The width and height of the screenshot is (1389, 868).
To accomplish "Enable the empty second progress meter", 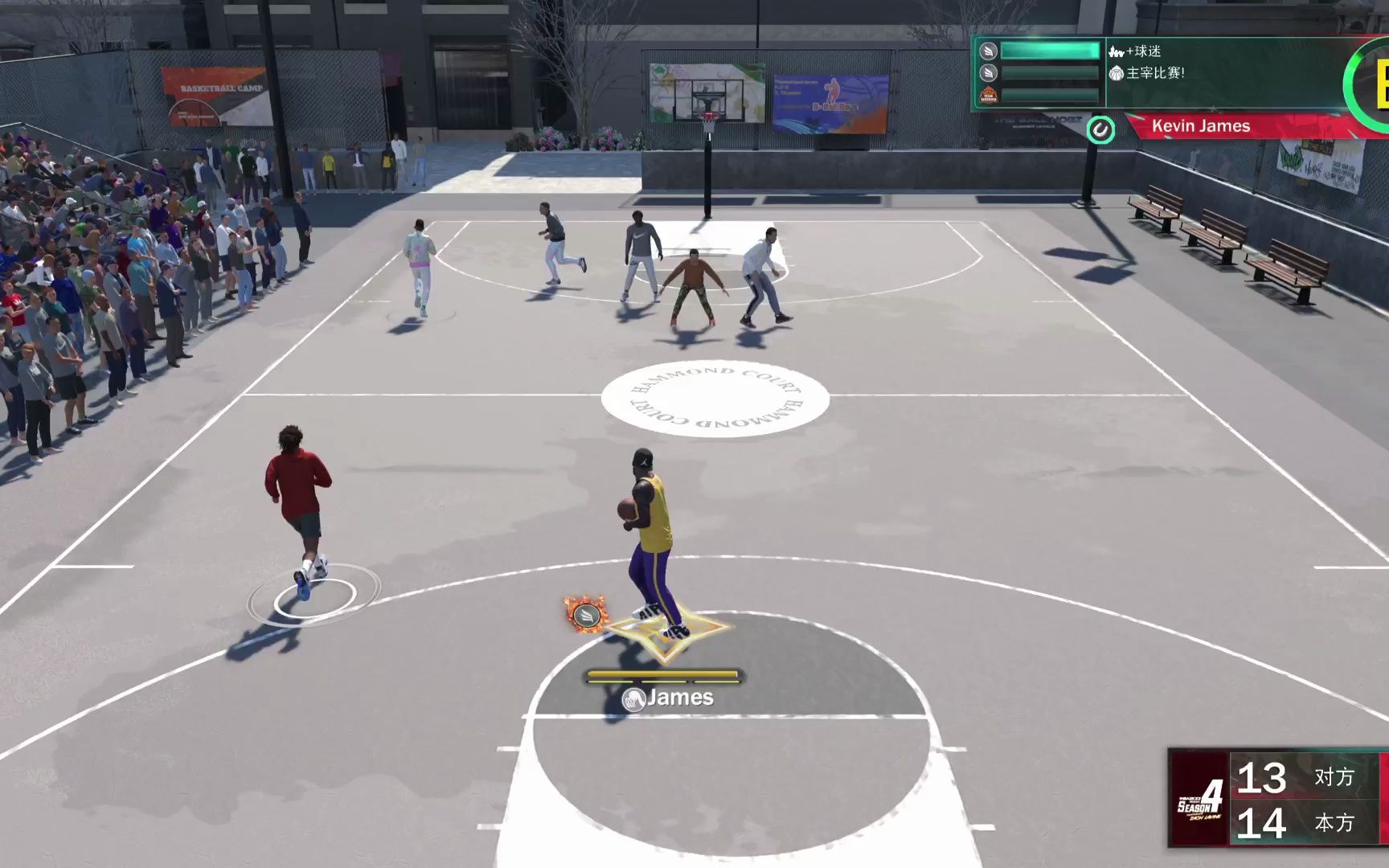I will point(1049,71).
